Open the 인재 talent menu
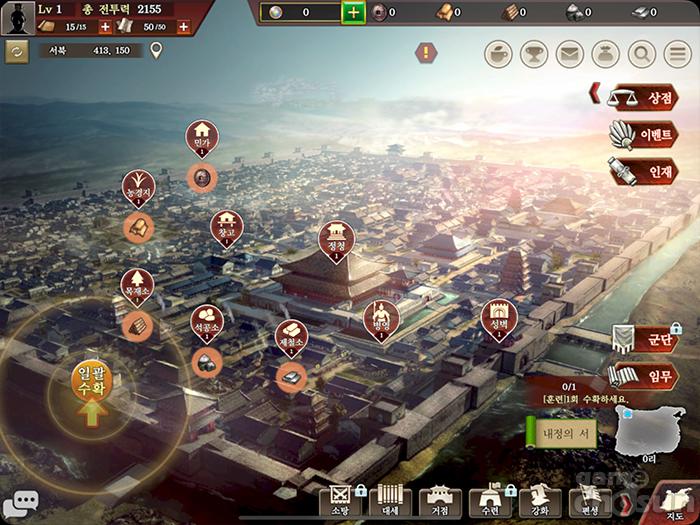The image size is (700, 525). coord(644,172)
